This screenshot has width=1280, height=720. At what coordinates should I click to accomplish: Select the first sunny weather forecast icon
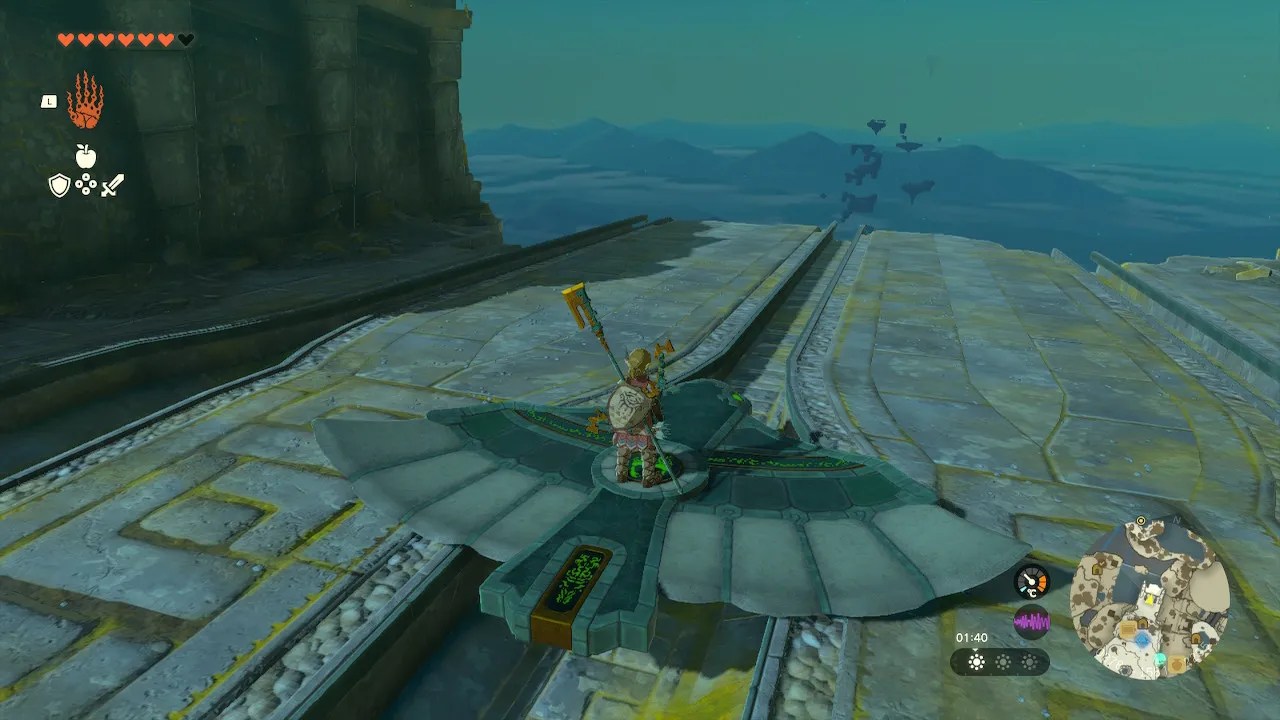click(977, 662)
